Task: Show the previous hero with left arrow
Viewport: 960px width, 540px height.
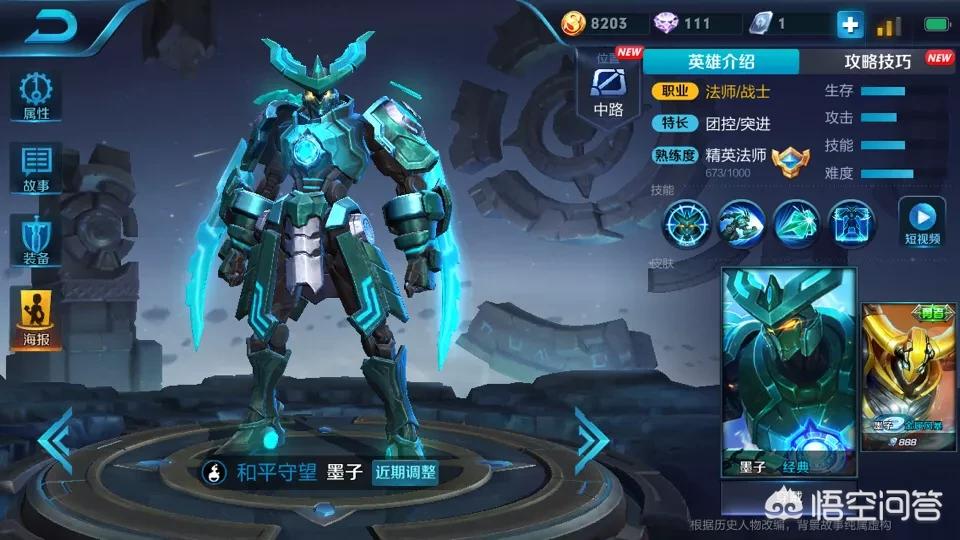Action: pyautogui.click(x=56, y=438)
